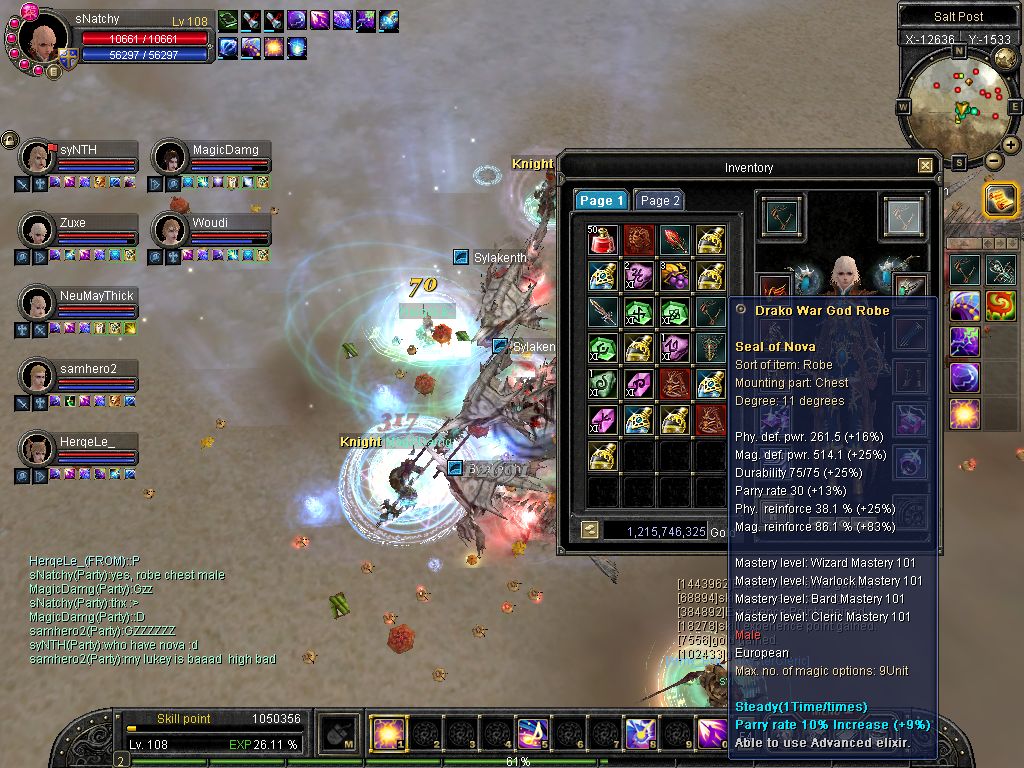Select inventory Page 1 tab
1024x768 pixels.
click(601, 201)
